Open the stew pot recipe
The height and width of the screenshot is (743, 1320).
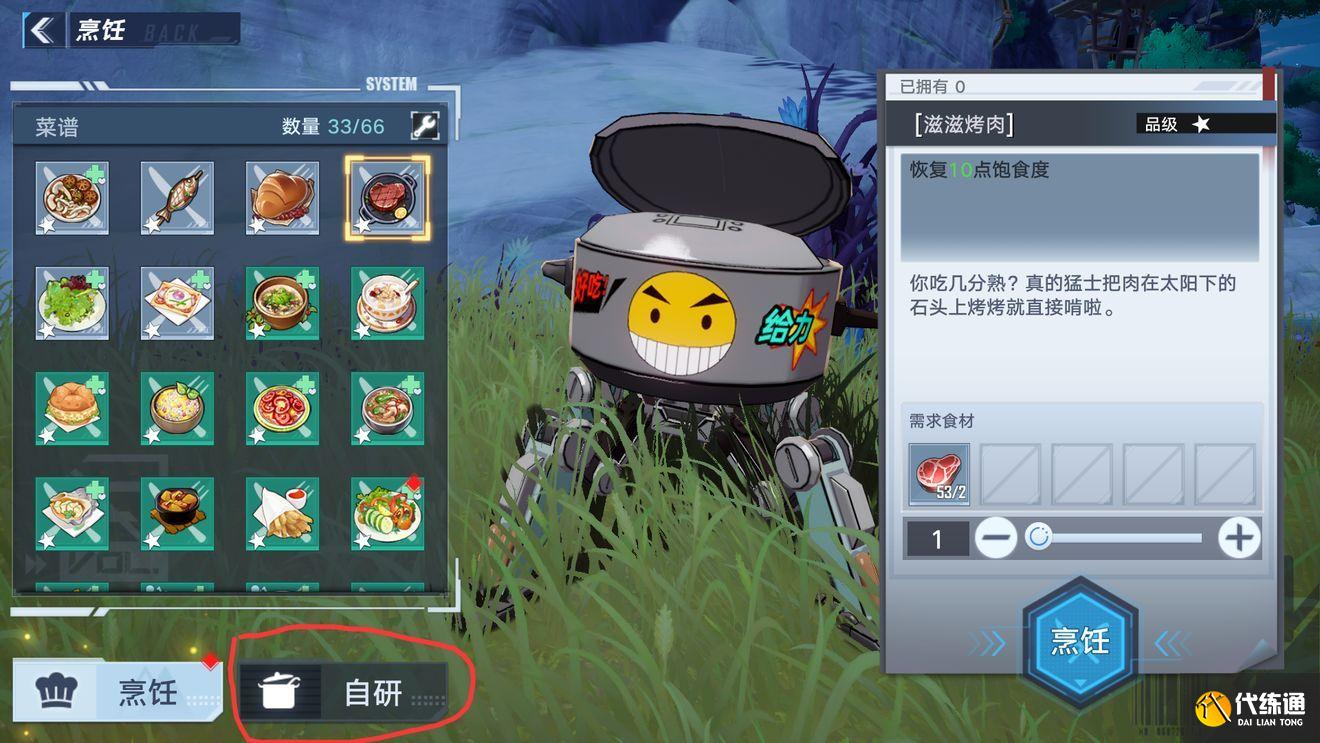click(x=177, y=512)
